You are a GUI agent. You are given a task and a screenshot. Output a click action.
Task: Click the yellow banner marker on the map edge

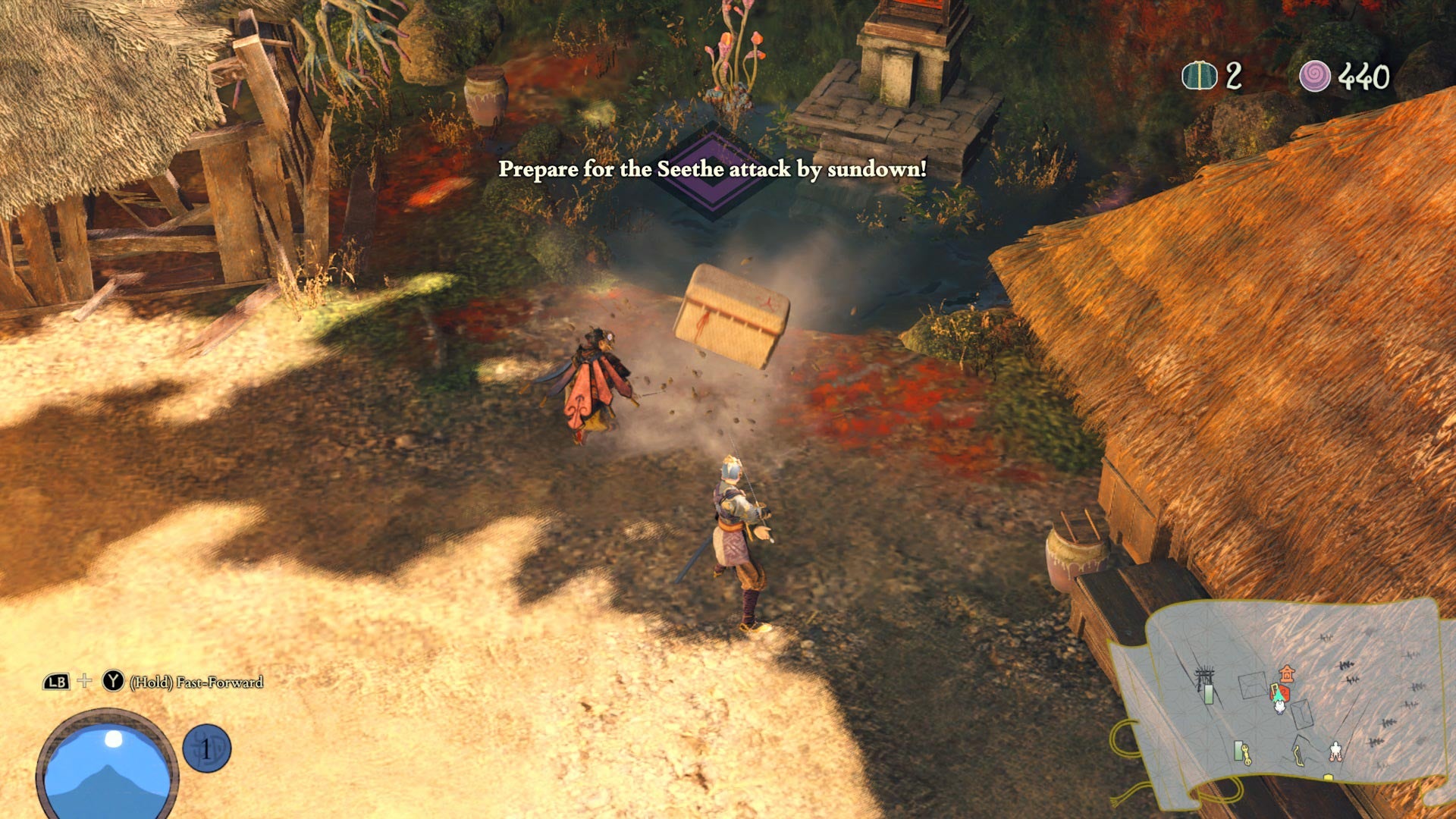coord(1328,778)
